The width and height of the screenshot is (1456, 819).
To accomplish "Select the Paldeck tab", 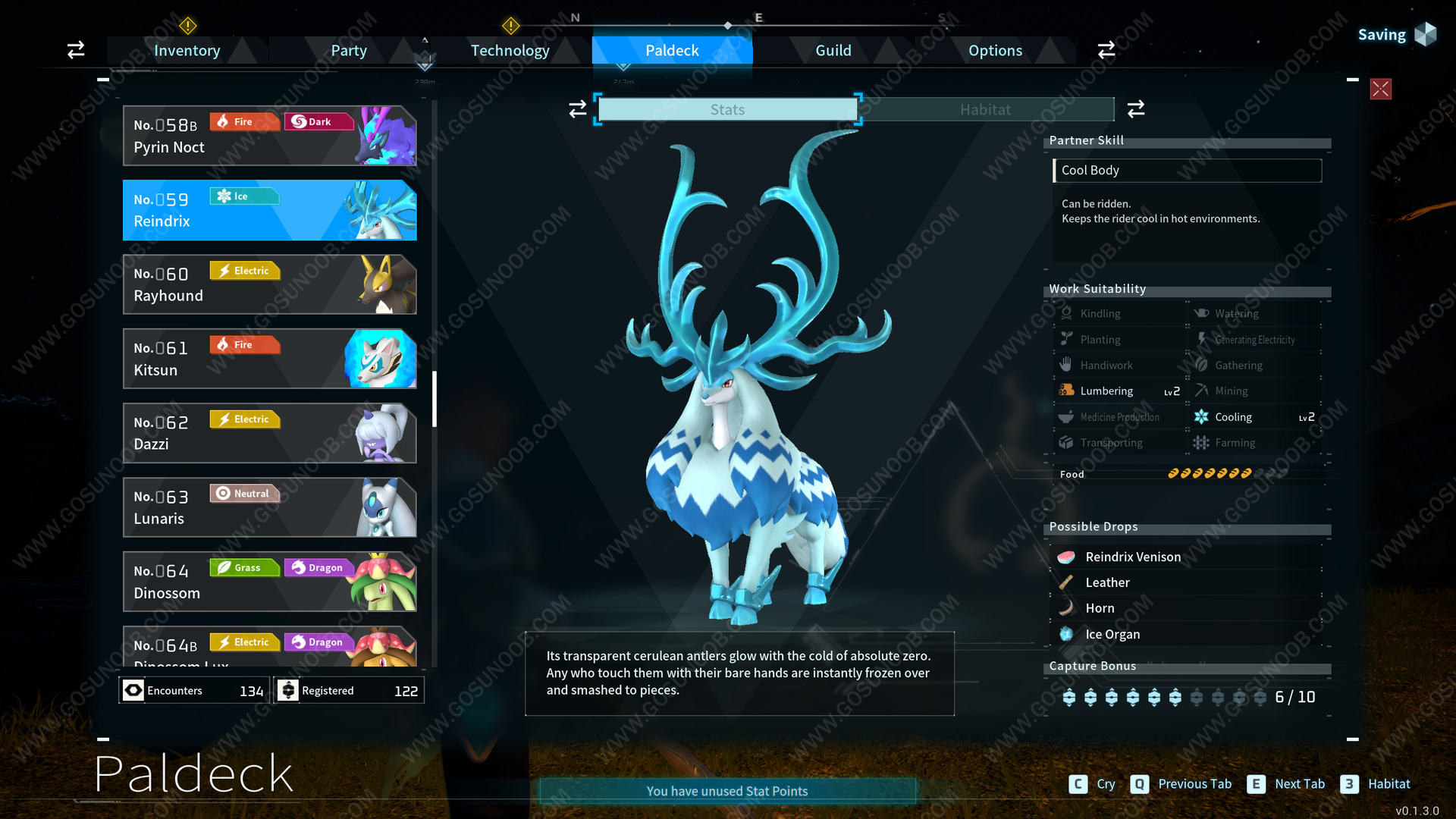I will pyautogui.click(x=672, y=51).
